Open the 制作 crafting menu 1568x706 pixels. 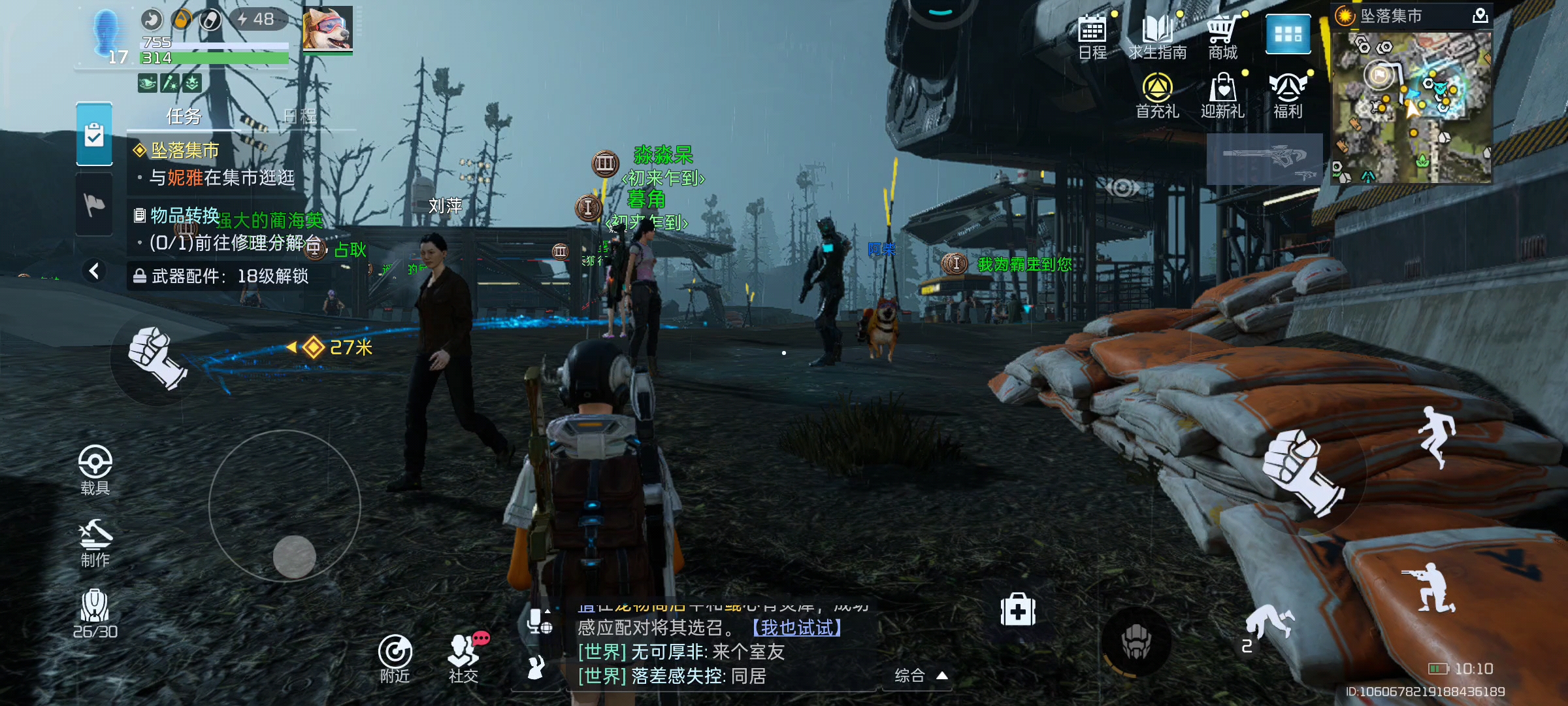pyautogui.click(x=95, y=543)
